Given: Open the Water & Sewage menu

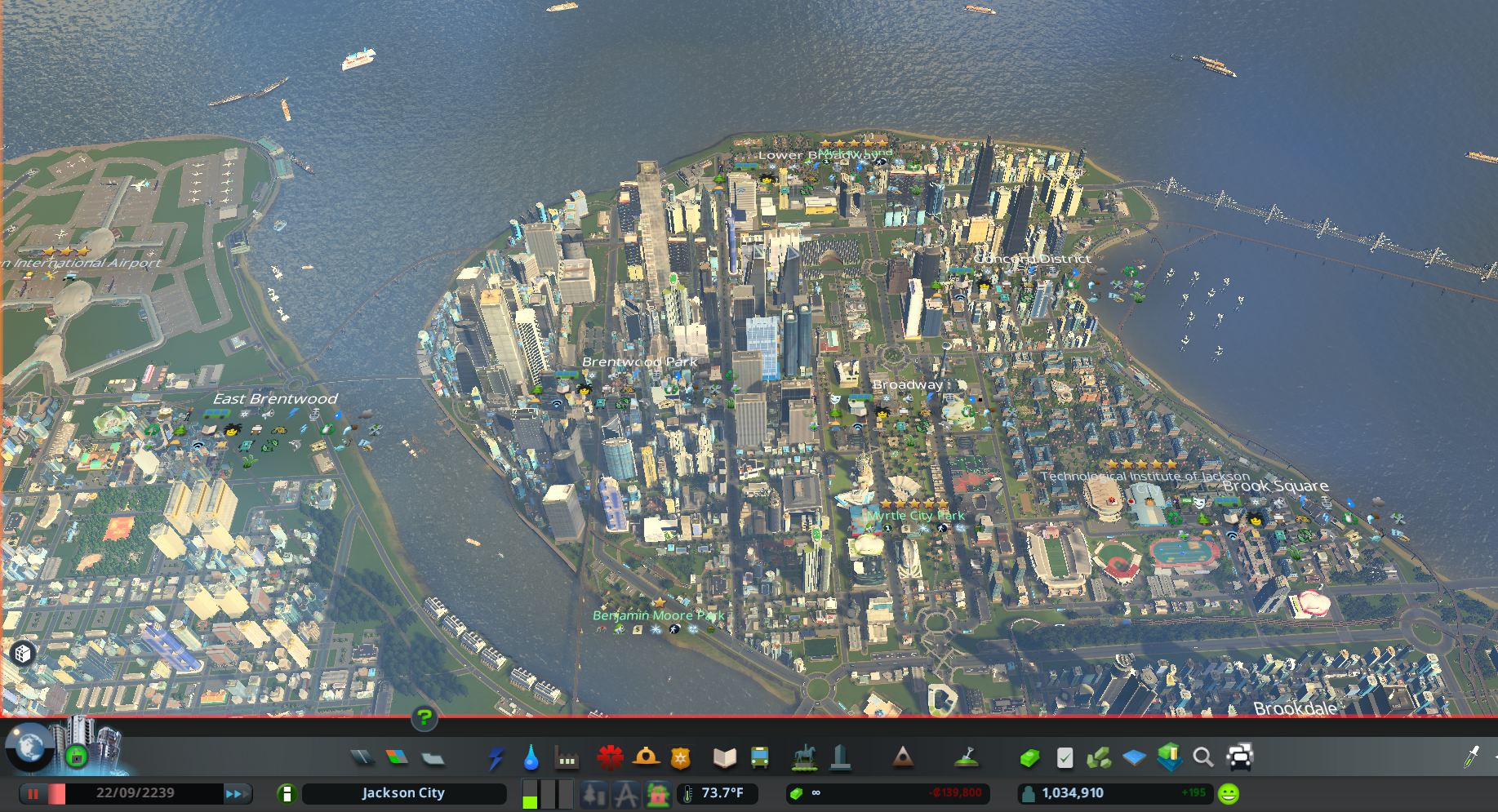Looking at the screenshot, I should (532, 757).
